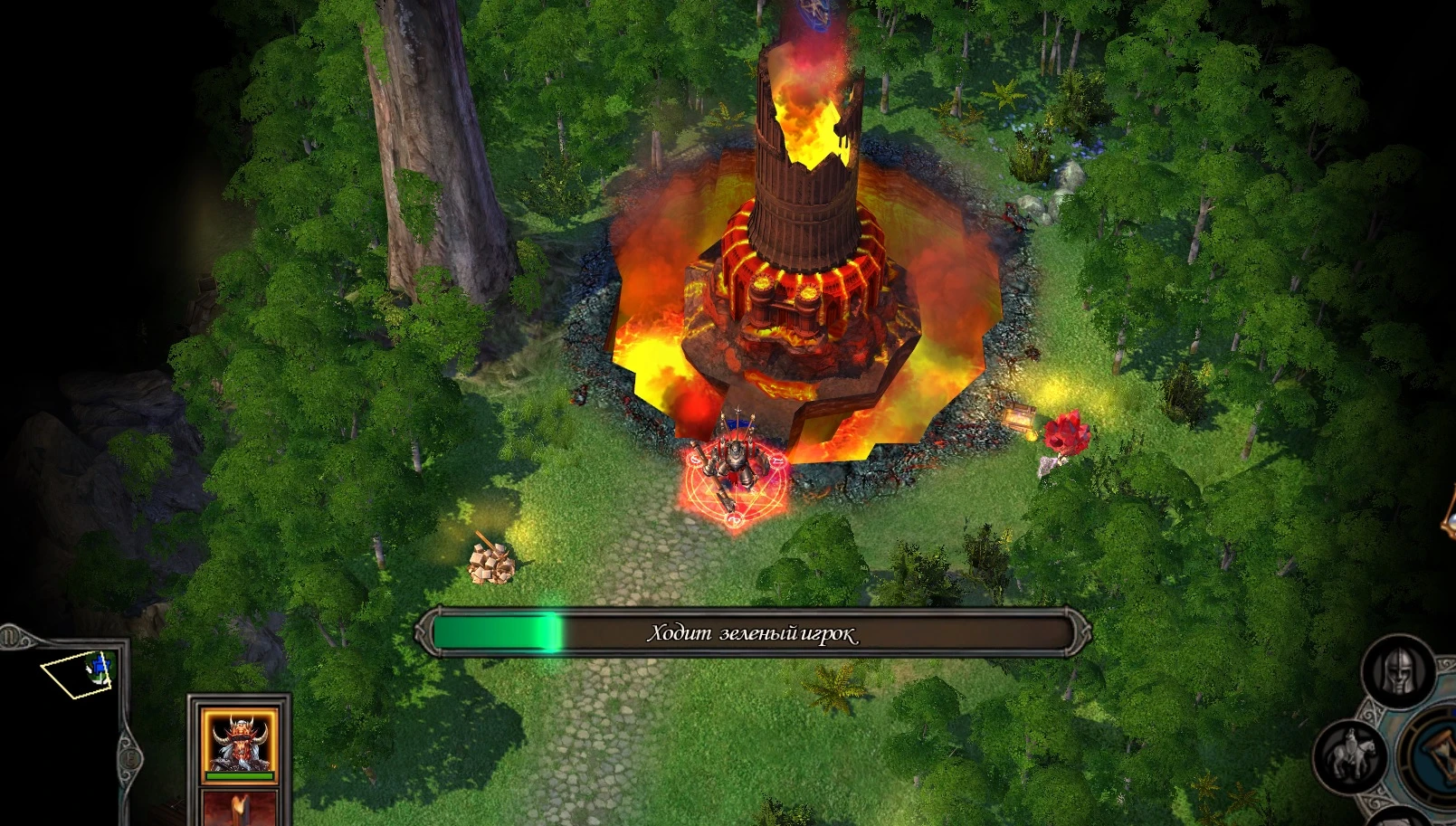1456x826 pixels.
Task: Click the blue town marker on the minimap
Action: (100, 666)
